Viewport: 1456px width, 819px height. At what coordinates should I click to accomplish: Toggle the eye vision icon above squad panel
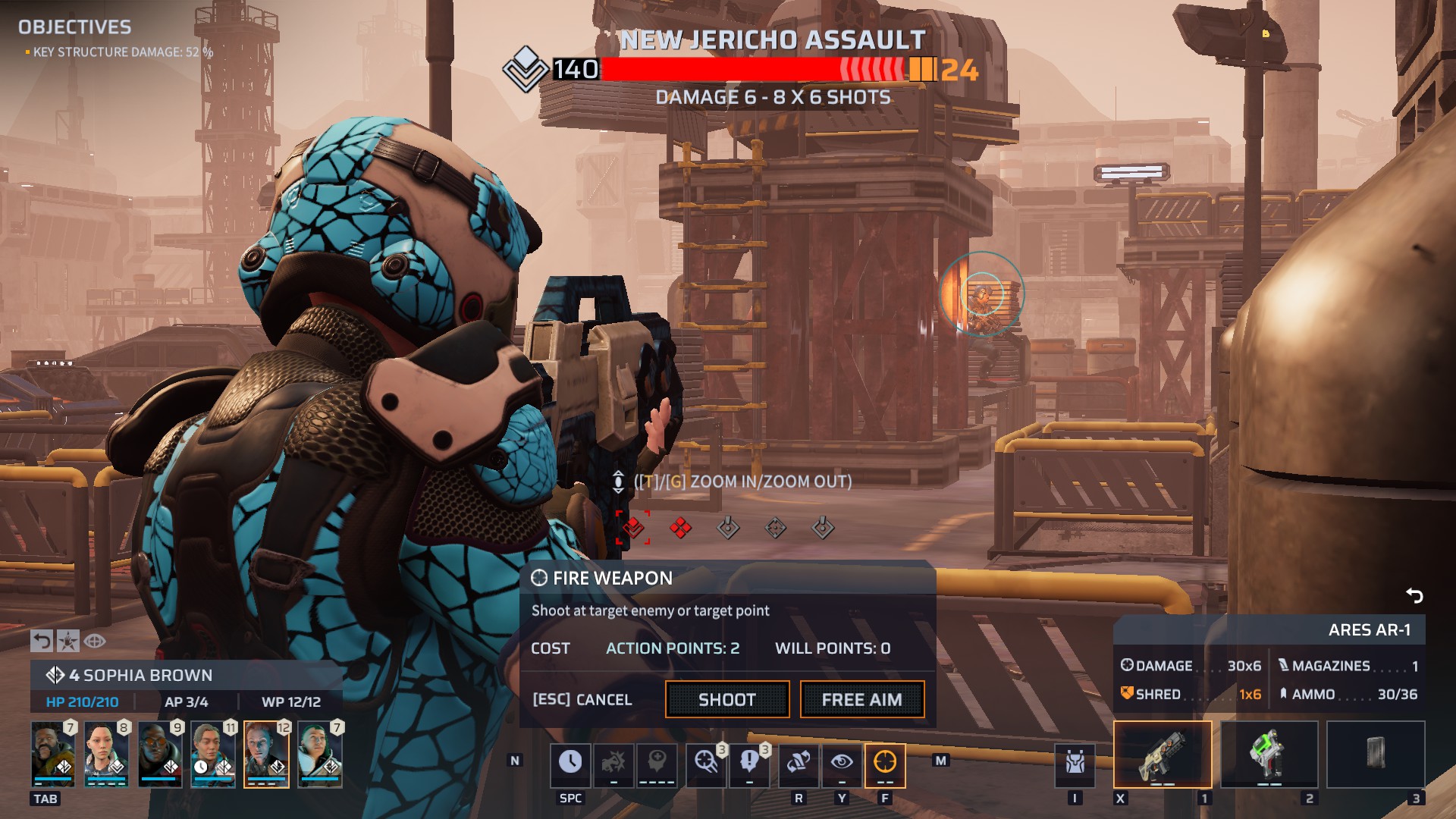point(95,641)
